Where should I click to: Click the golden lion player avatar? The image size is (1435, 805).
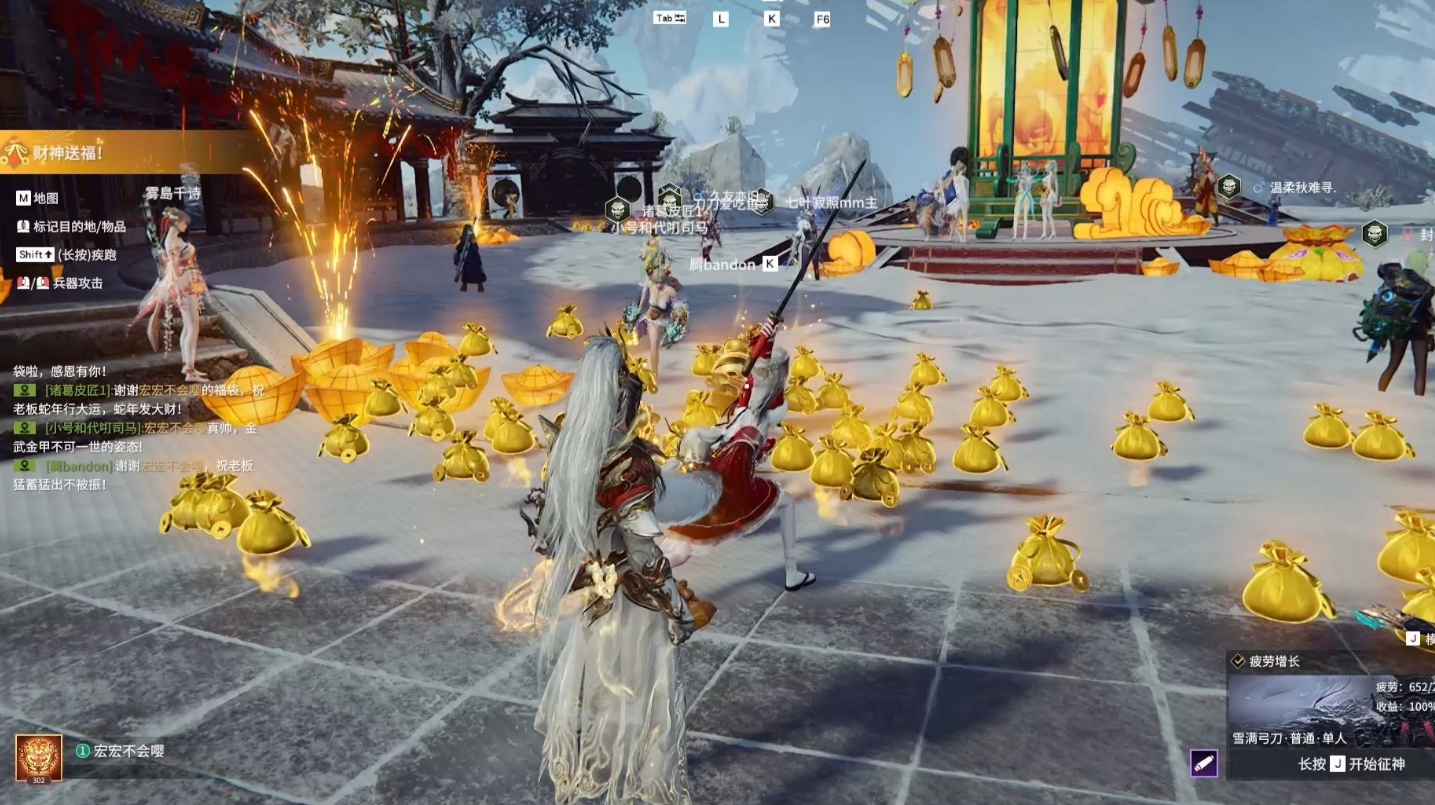[38, 757]
